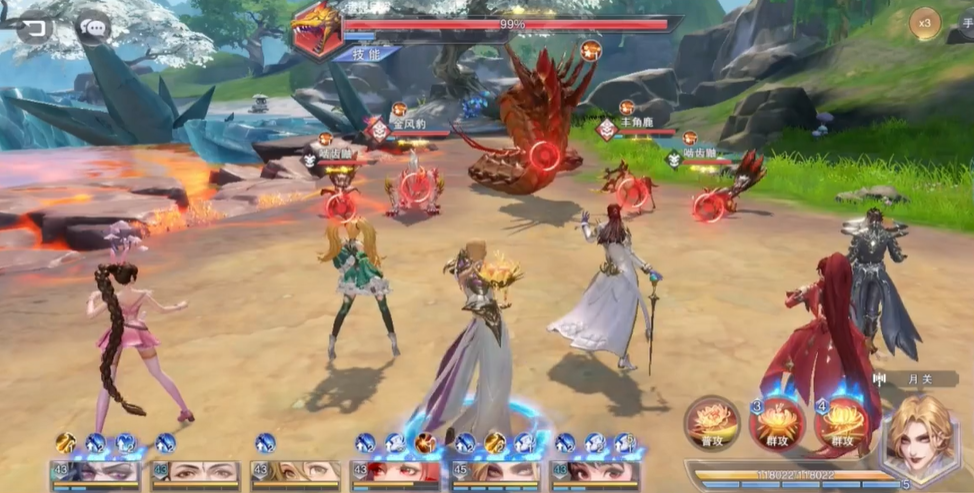Switch the manual 手 battle mode toggle
This screenshot has width=974, height=493.
coord(963,21)
